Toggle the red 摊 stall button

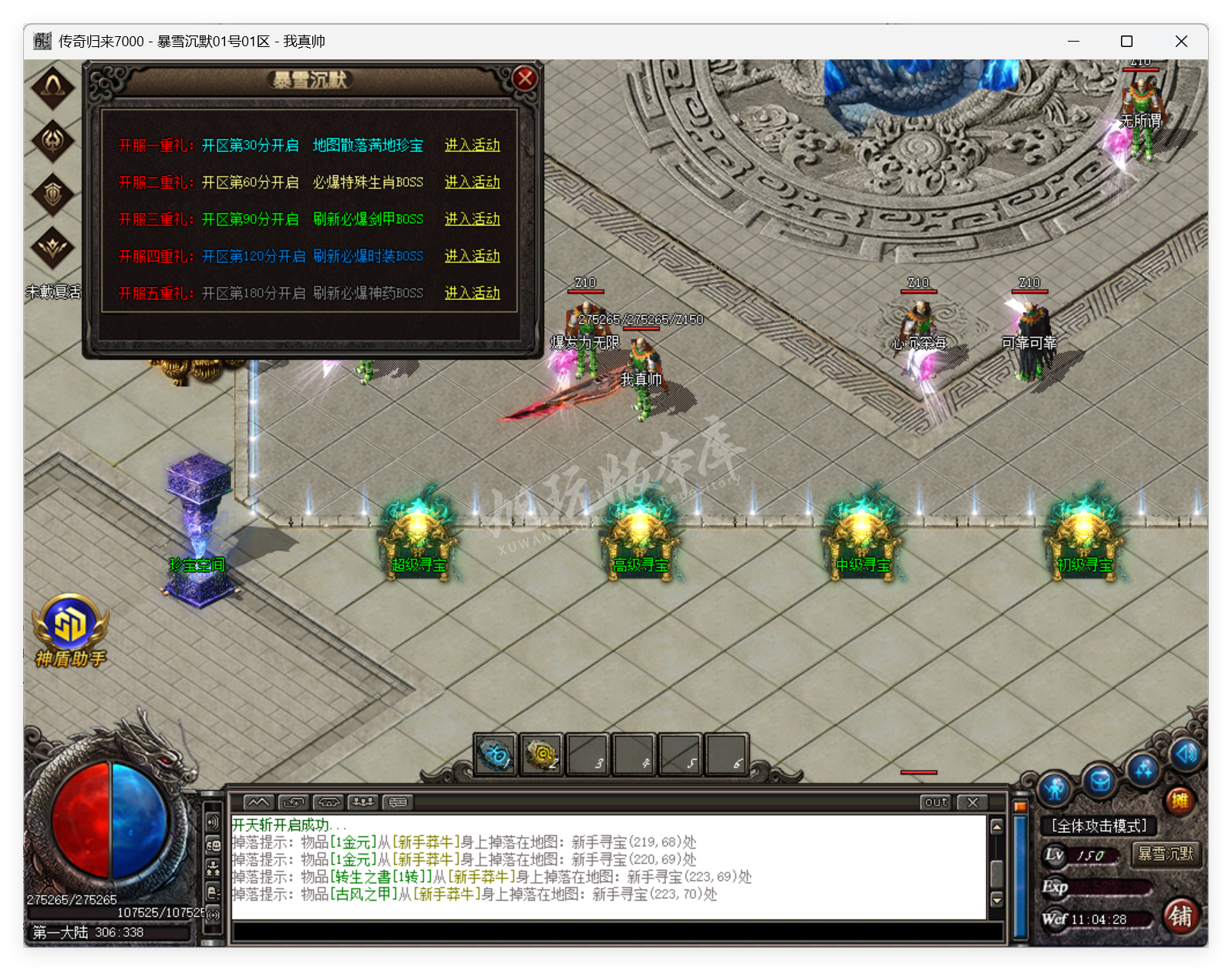pos(1180,800)
